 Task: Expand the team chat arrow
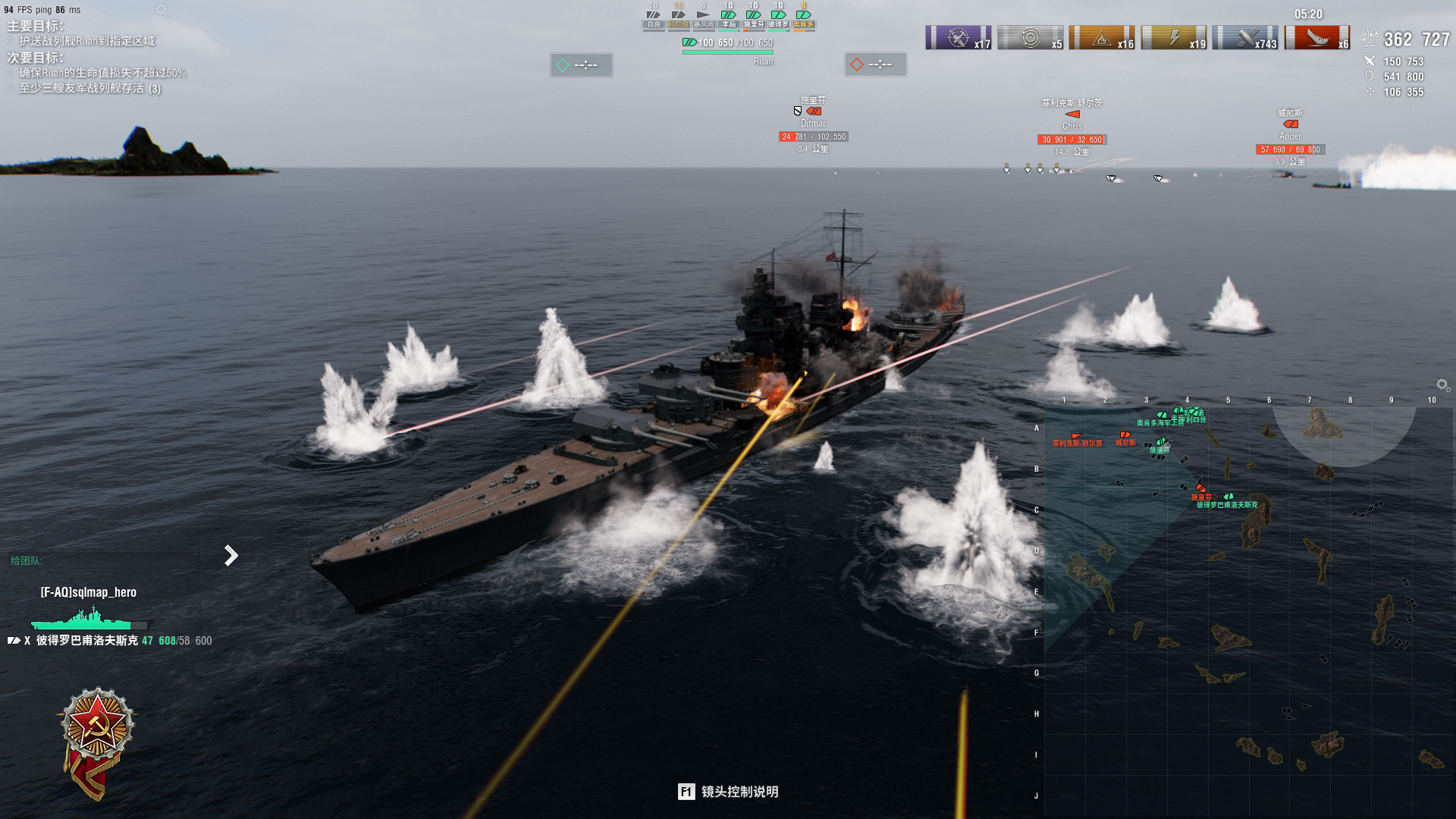pyautogui.click(x=231, y=556)
